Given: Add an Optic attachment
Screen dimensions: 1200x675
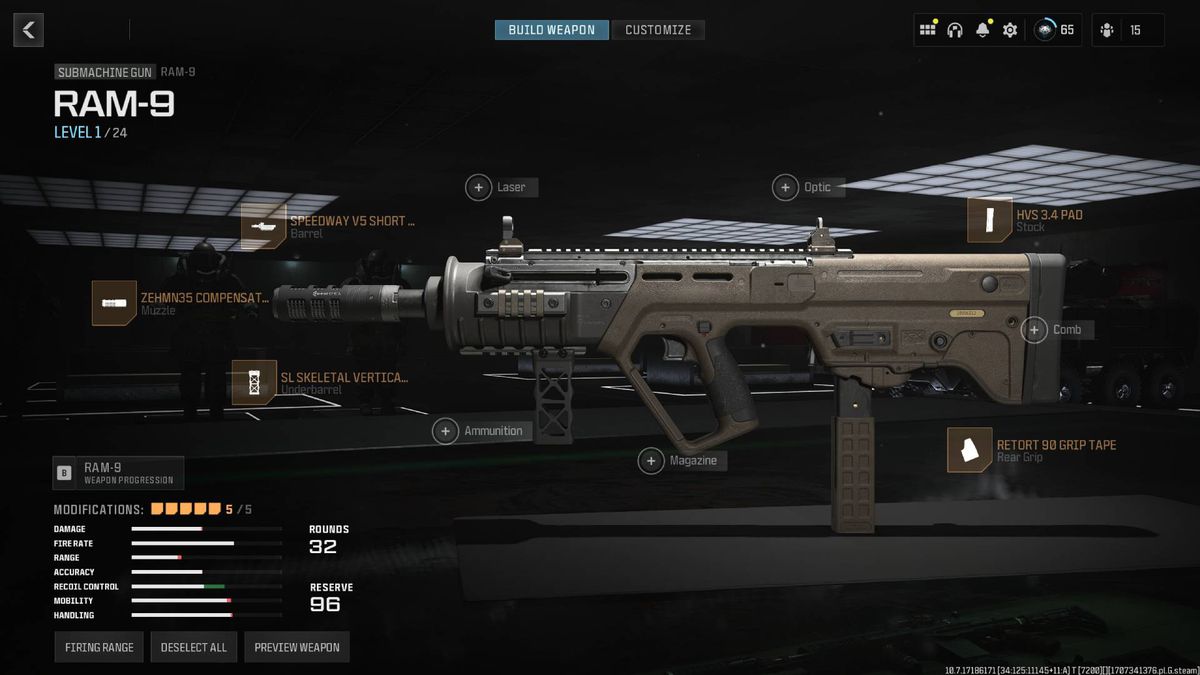Looking at the screenshot, I should point(786,187).
